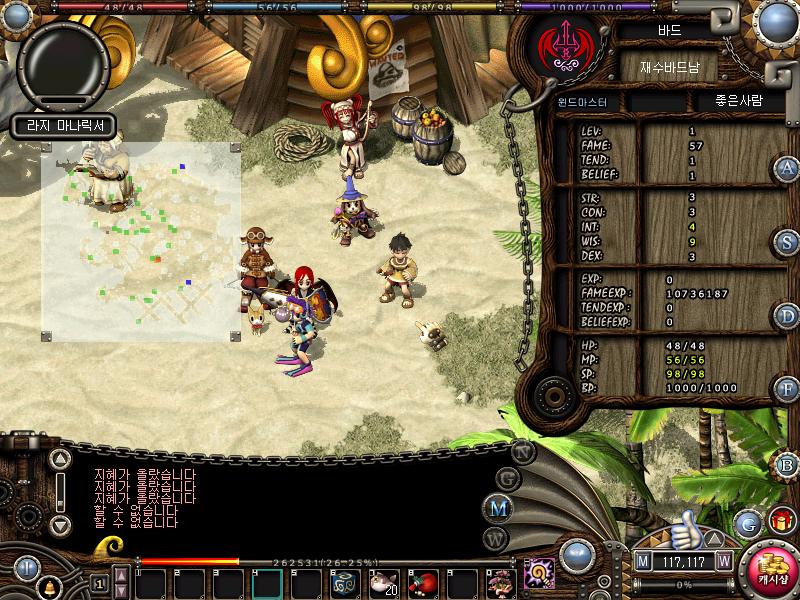Click the bell icon in the bottom corner
800x600 pixels.
click(48, 586)
